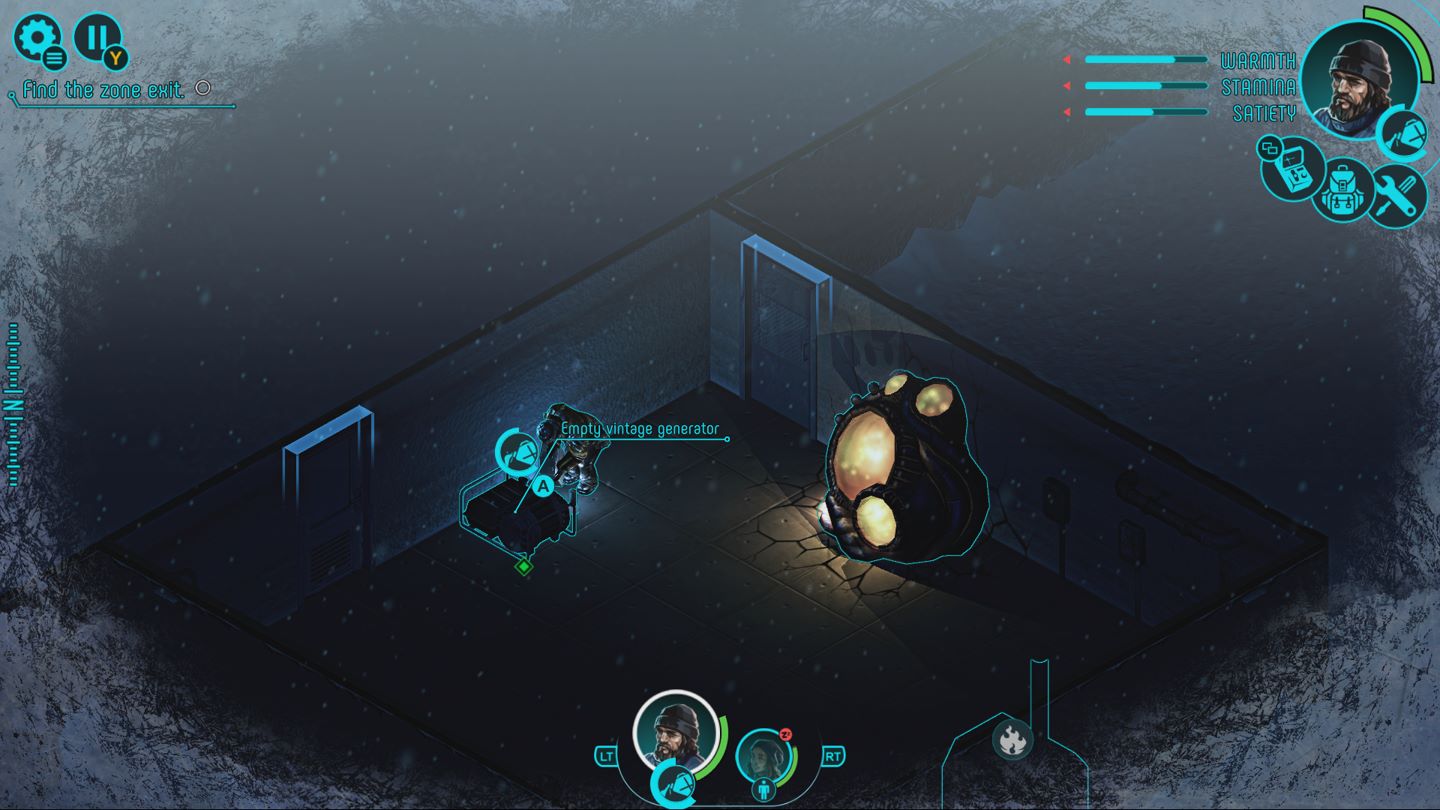Screen dimensions: 1440x810
Task: Click the fire icon on the shelter outline
Action: tap(1011, 740)
